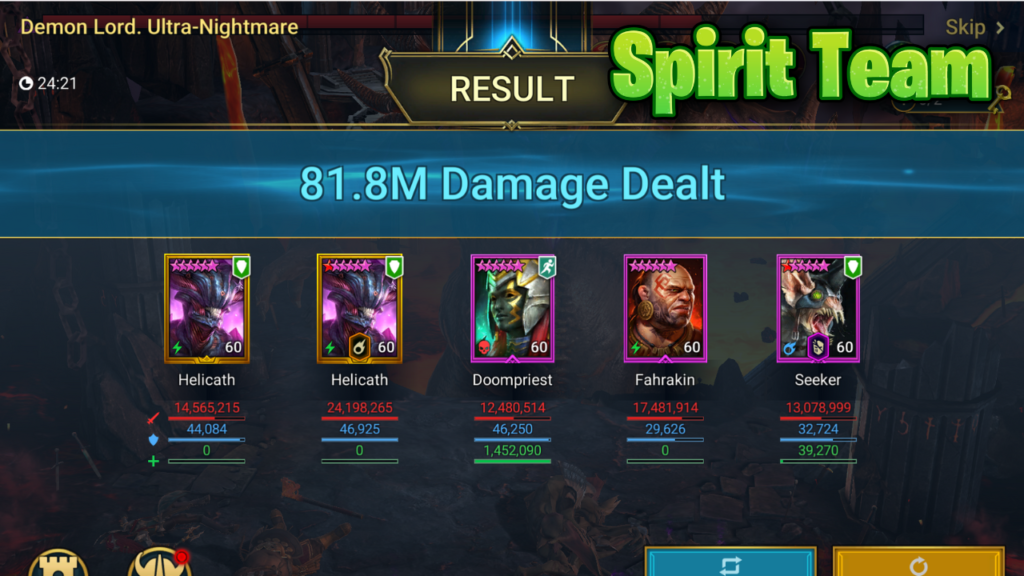Select the Helicath portrait with 24,198,265 damage
This screenshot has width=1024, height=576.
(x=359, y=308)
